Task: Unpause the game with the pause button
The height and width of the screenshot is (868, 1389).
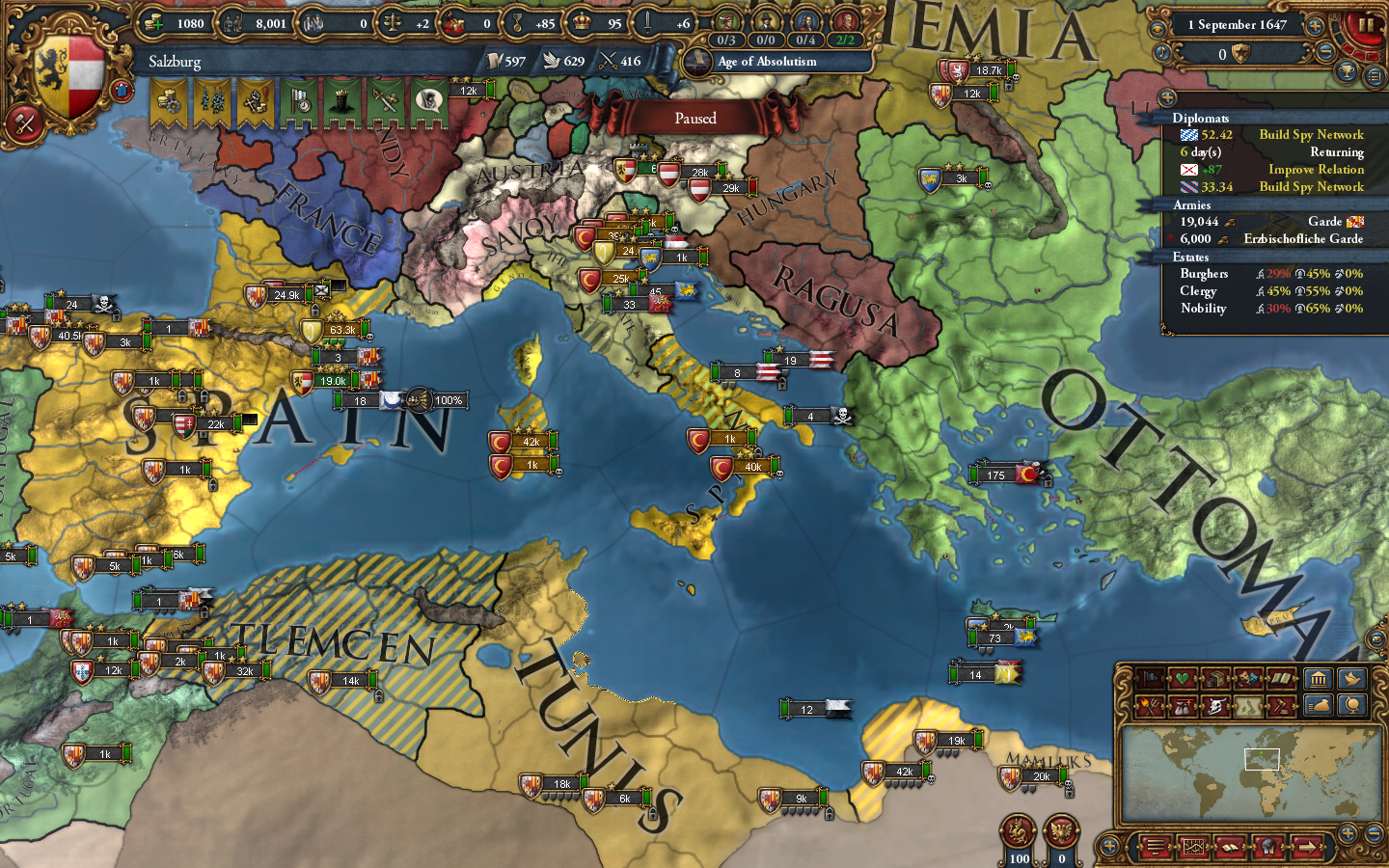Action: tap(1367, 26)
